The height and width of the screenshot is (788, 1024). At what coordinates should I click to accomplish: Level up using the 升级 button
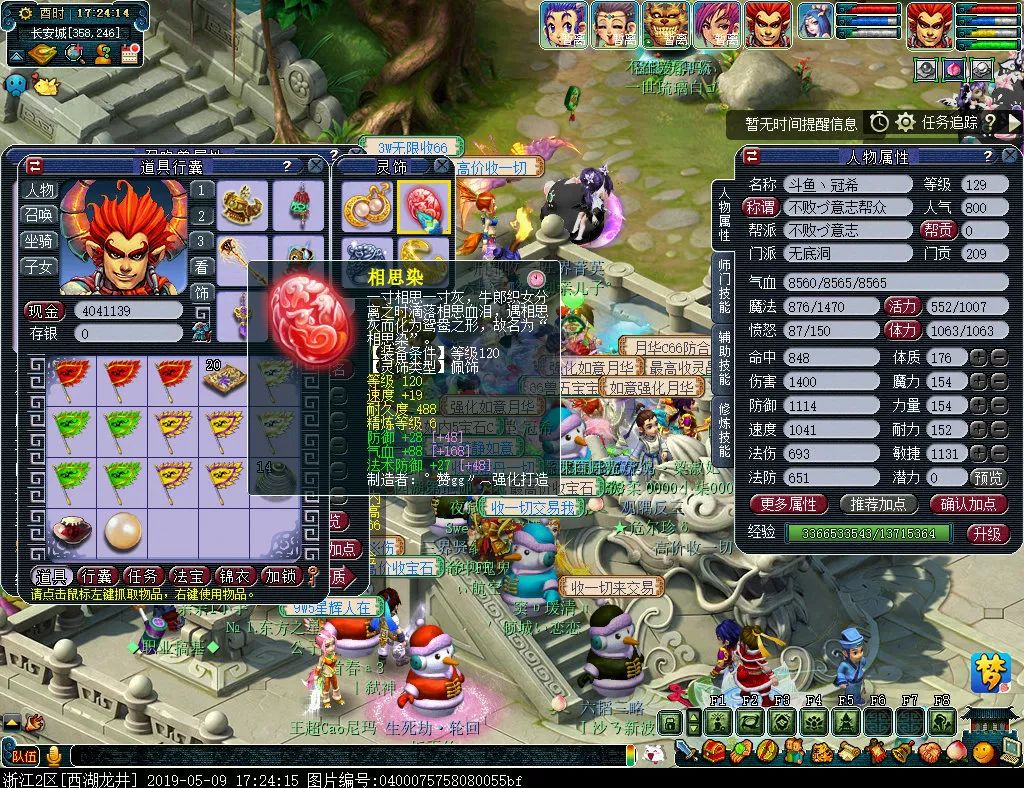click(986, 533)
